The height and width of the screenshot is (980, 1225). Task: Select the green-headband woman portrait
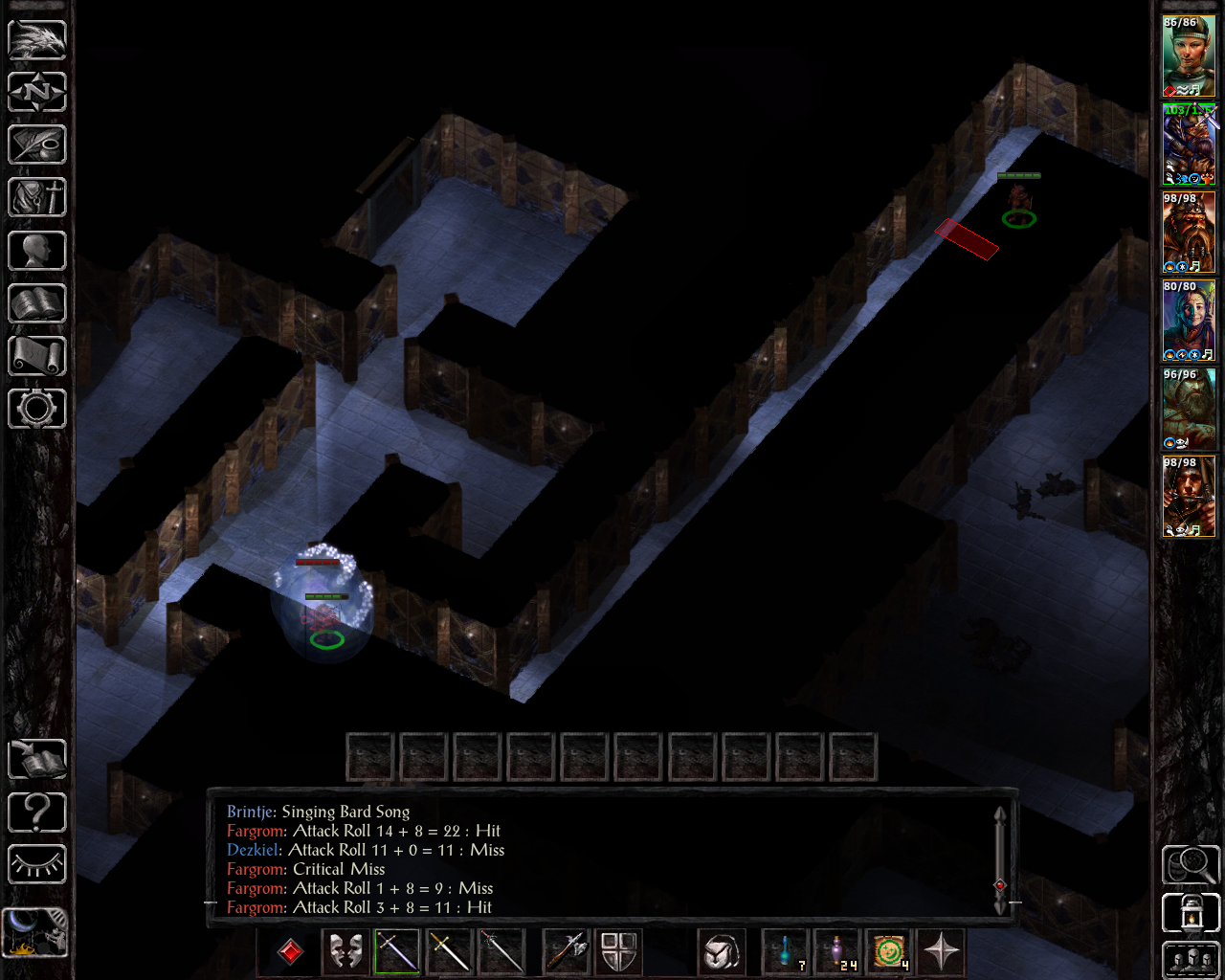tap(1188, 56)
